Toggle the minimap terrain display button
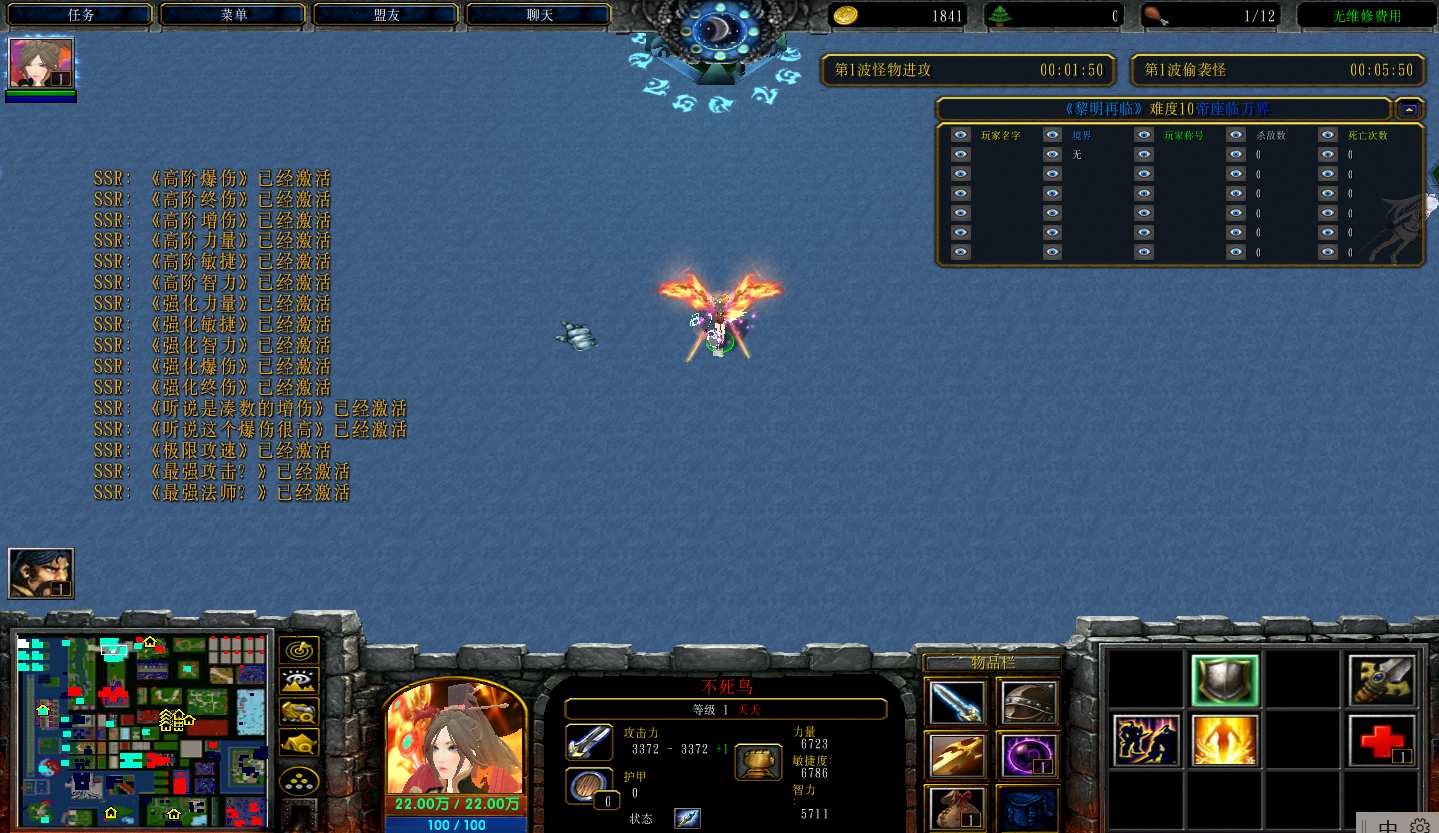Image resolution: width=1439 pixels, height=833 pixels. pos(298,681)
